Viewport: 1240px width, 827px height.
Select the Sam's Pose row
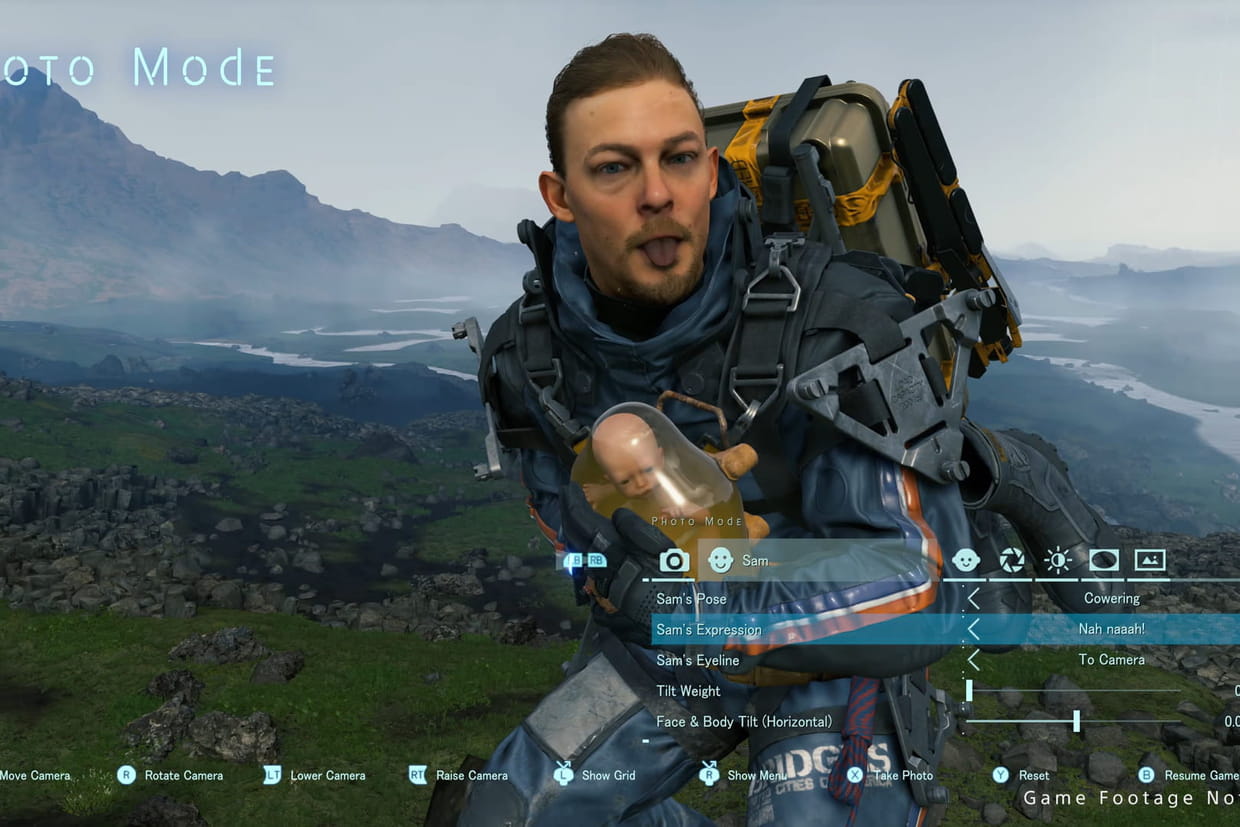pyautogui.click(x=691, y=599)
